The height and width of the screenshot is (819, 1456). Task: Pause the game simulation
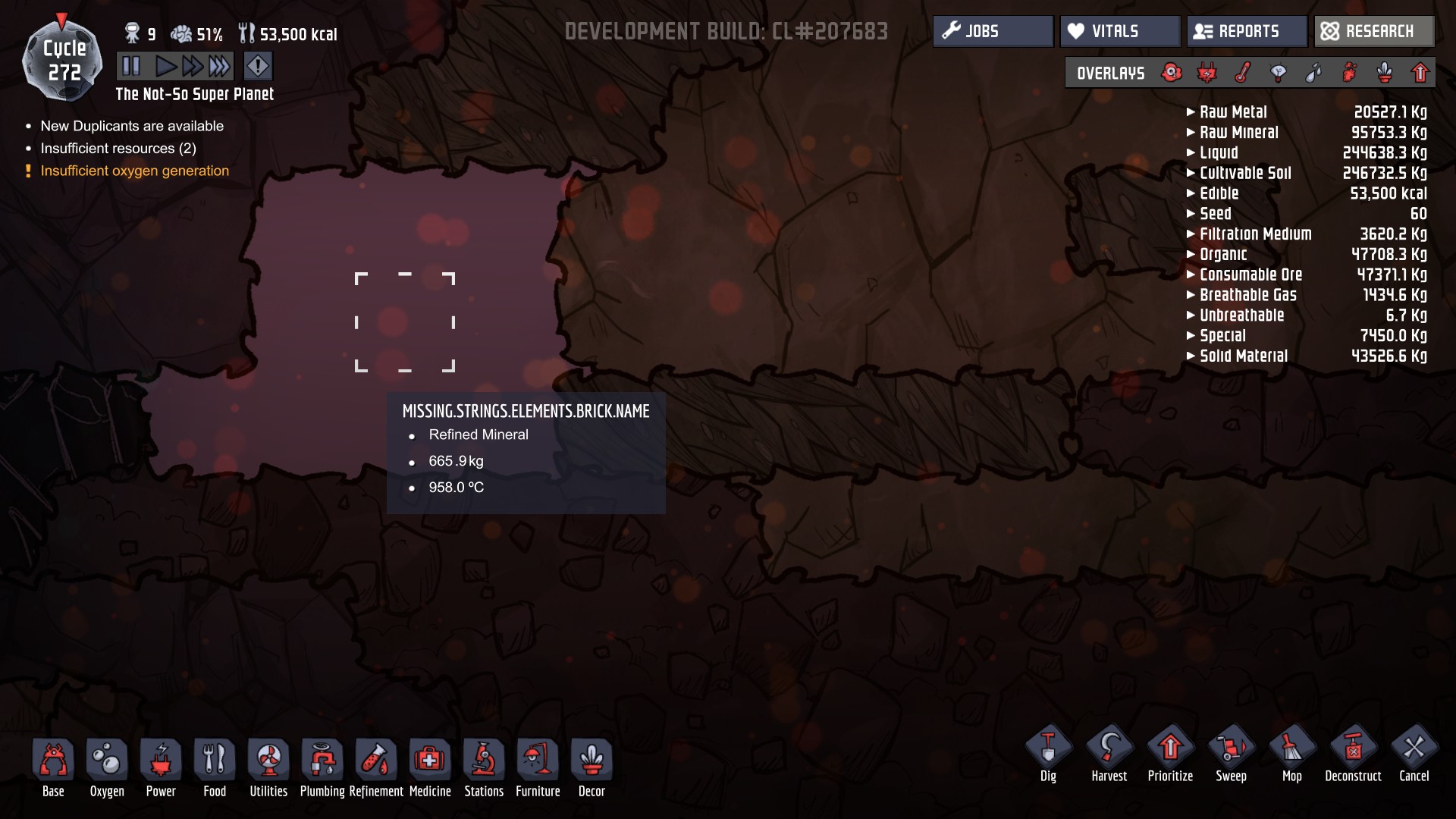(x=131, y=67)
